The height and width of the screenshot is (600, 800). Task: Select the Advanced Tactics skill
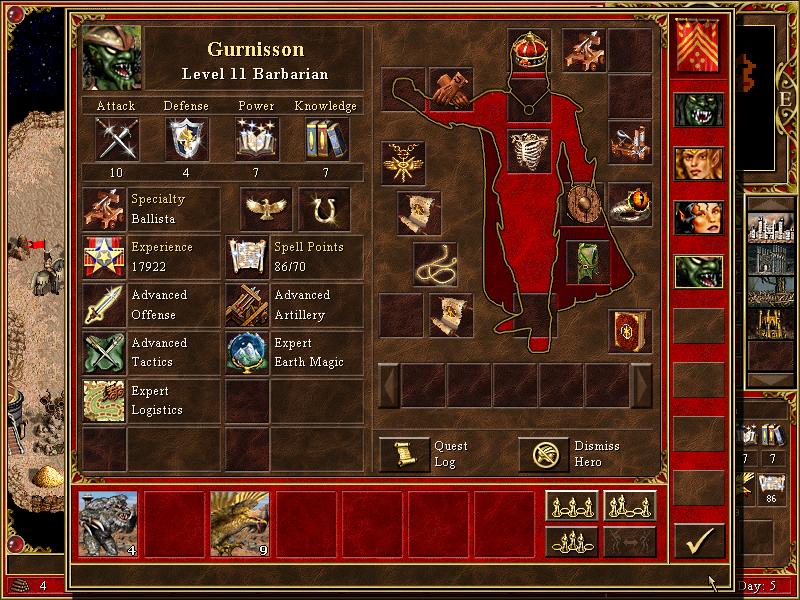pyautogui.click(x=104, y=352)
